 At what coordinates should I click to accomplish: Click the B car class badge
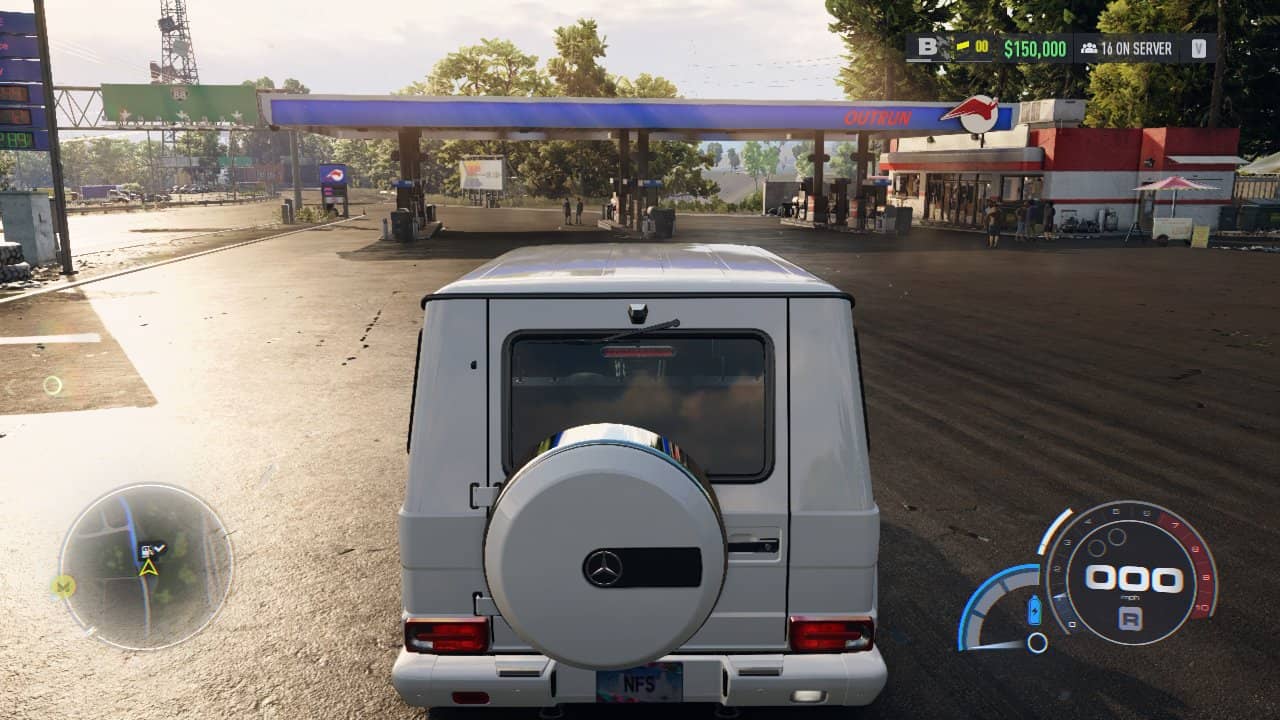(927, 48)
